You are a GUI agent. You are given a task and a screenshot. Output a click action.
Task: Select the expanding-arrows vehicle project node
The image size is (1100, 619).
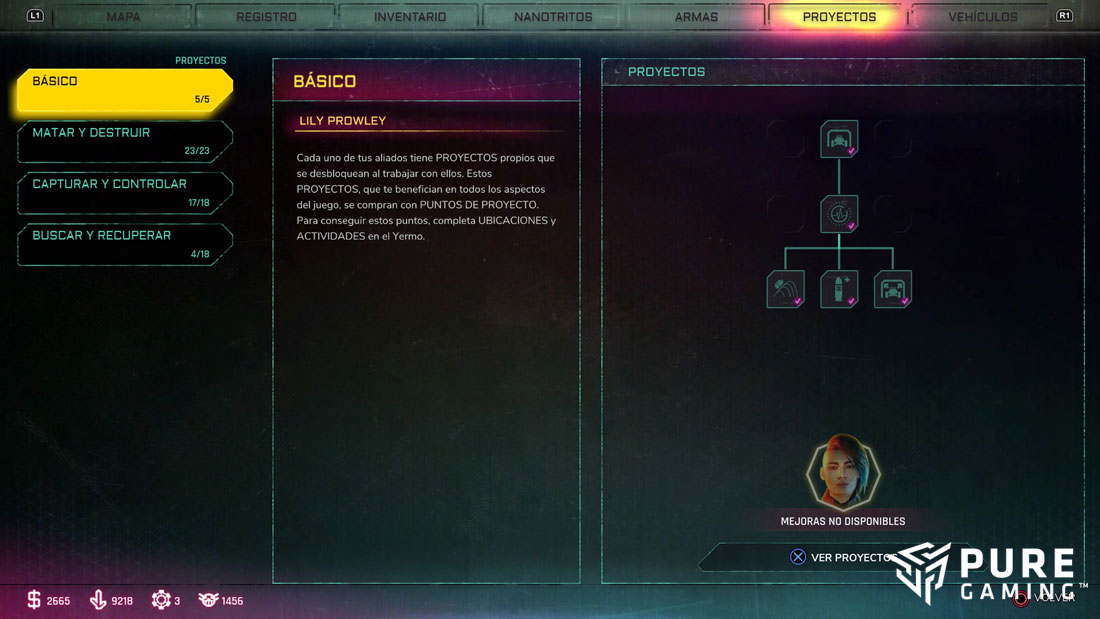(892, 289)
